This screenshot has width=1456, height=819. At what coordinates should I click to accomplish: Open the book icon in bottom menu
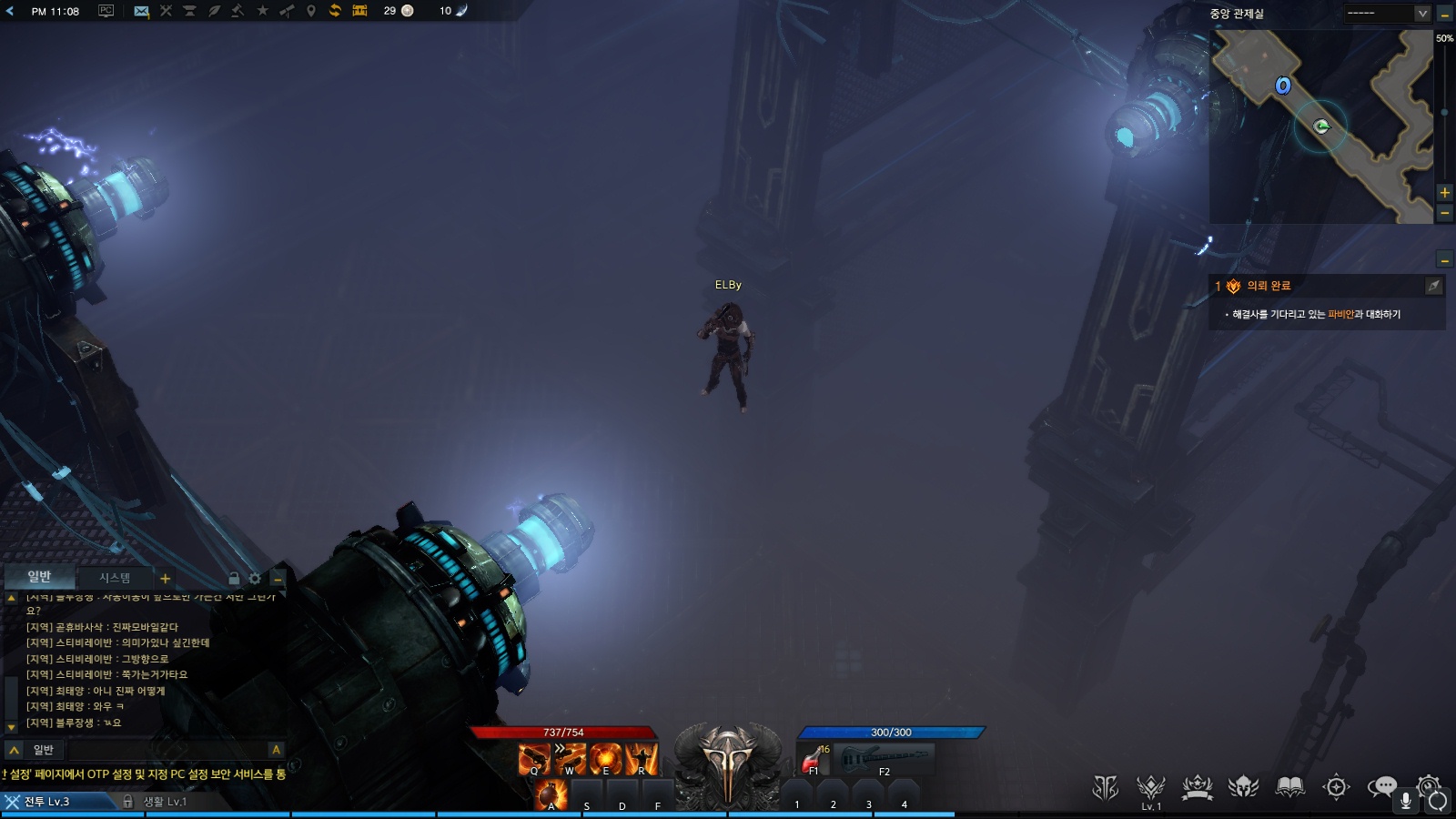[x=1289, y=786]
